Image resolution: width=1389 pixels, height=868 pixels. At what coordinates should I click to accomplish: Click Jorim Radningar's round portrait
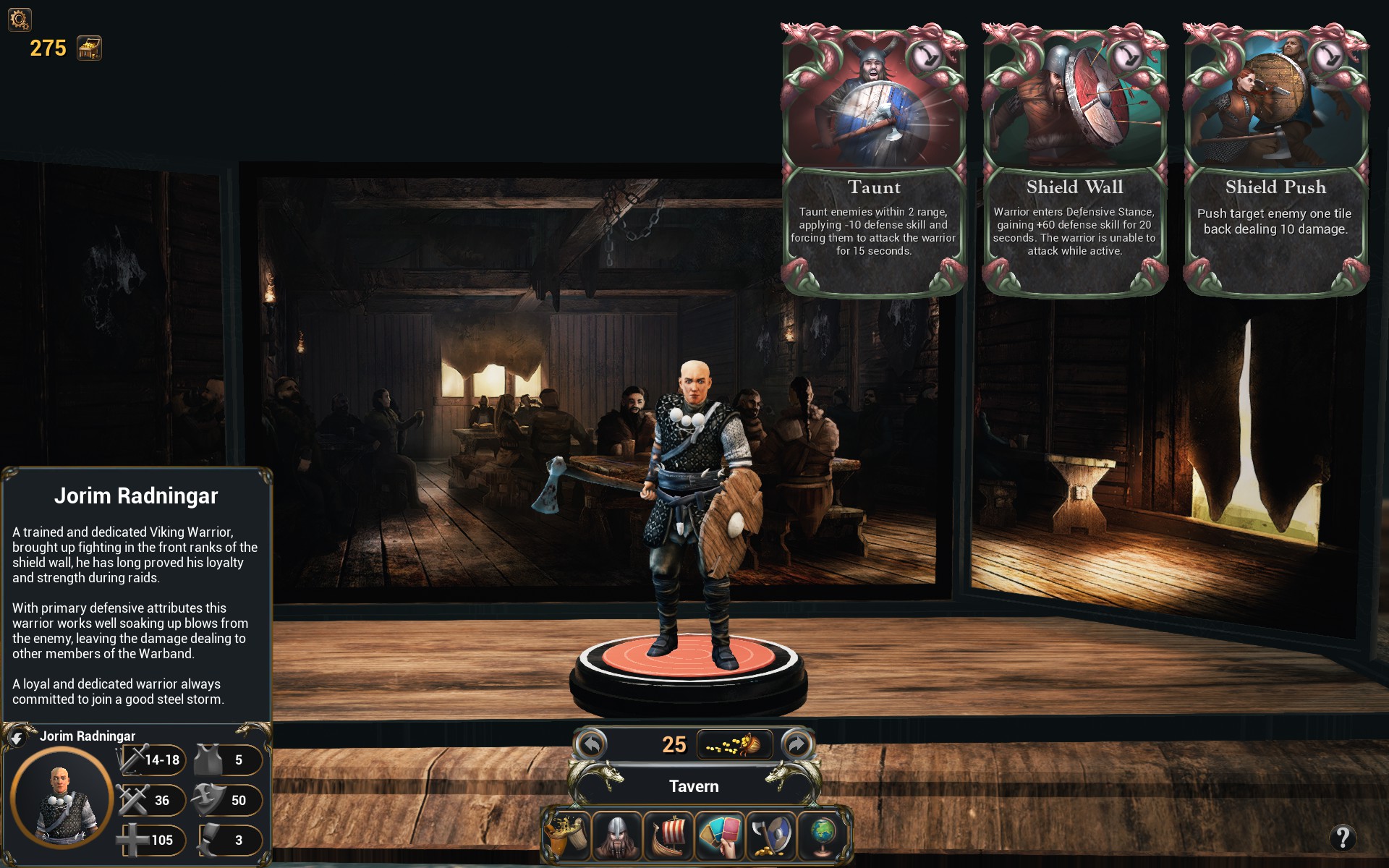(x=61, y=799)
